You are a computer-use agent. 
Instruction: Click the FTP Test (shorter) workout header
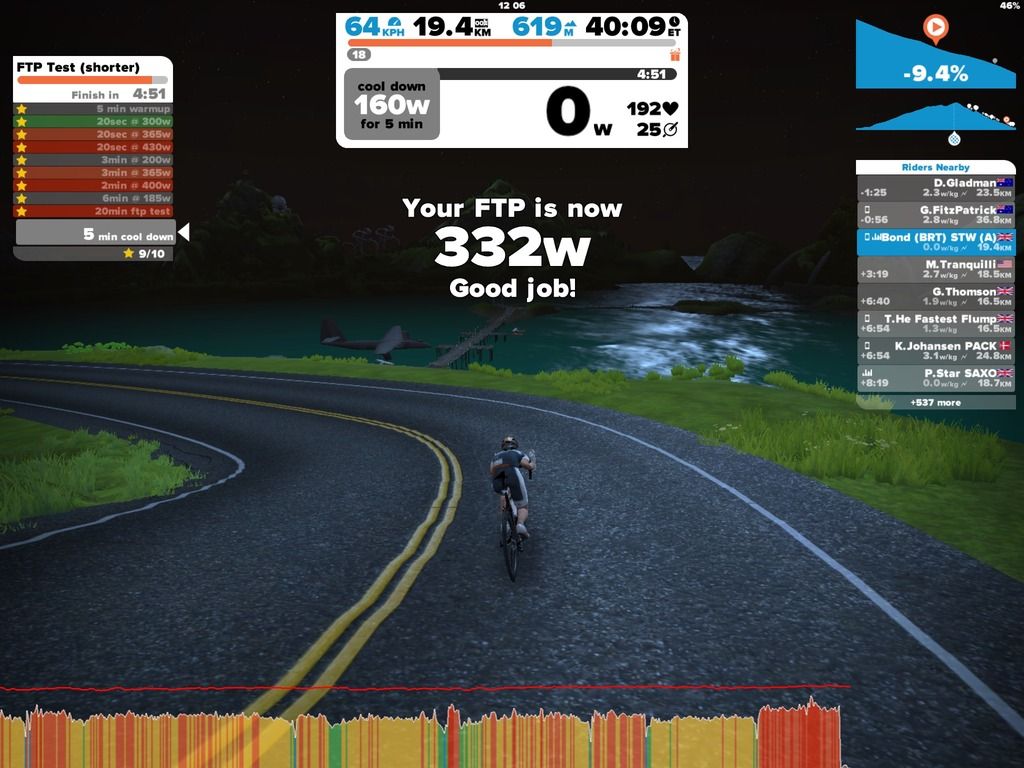pos(93,68)
